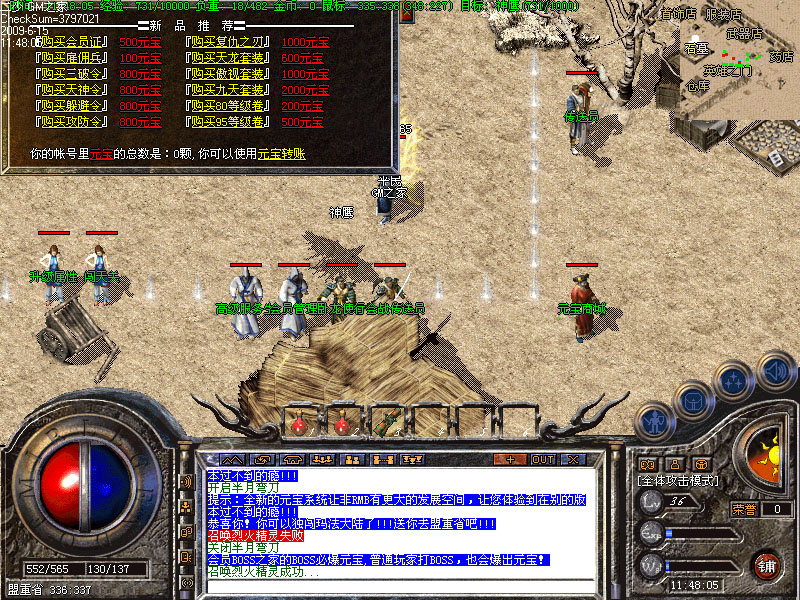Choose the 购买九天套装 option

coord(230,90)
